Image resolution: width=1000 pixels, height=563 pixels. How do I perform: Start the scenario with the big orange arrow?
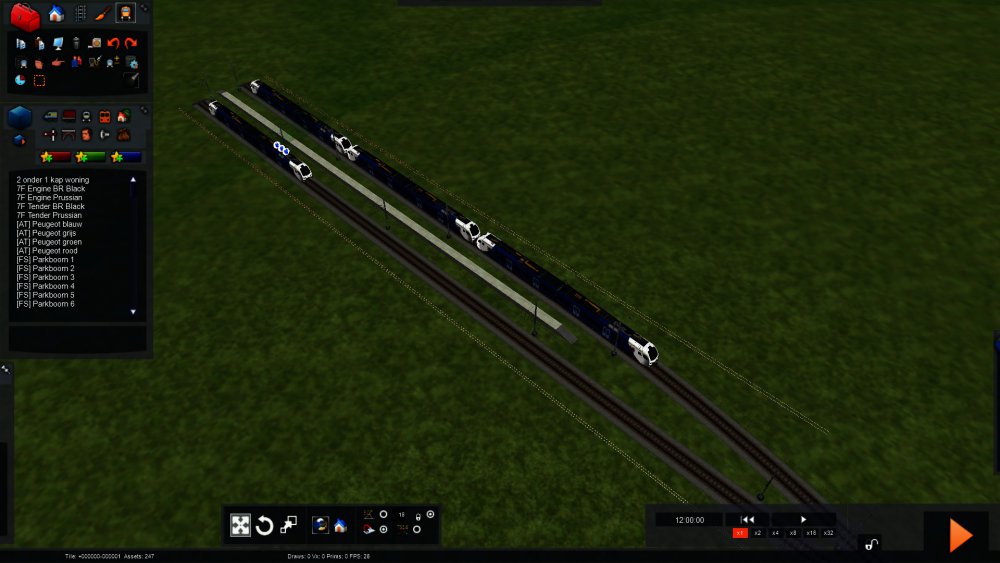click(960, 535)
